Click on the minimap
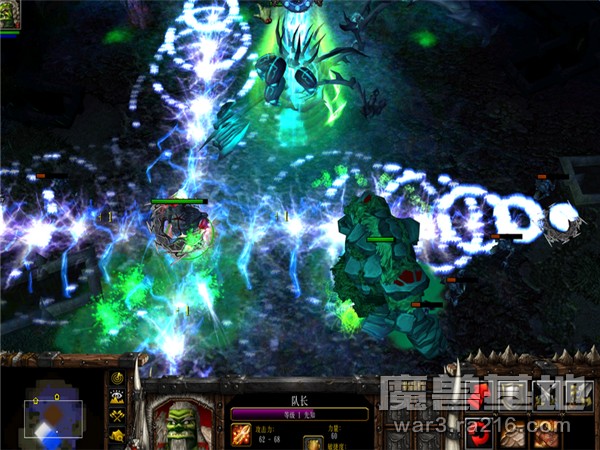The image size is (600, 450). point(53,410)
